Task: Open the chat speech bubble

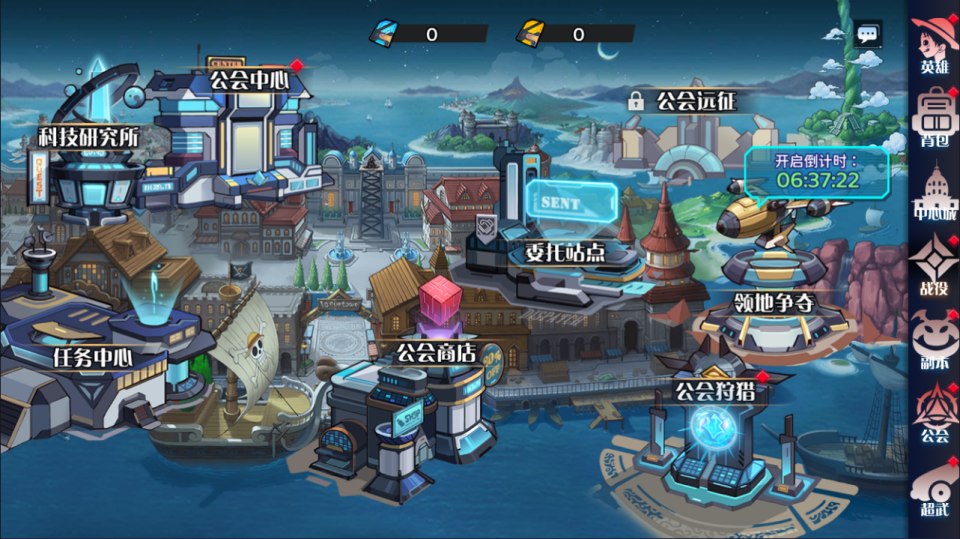Action: [x=867, y=34]
